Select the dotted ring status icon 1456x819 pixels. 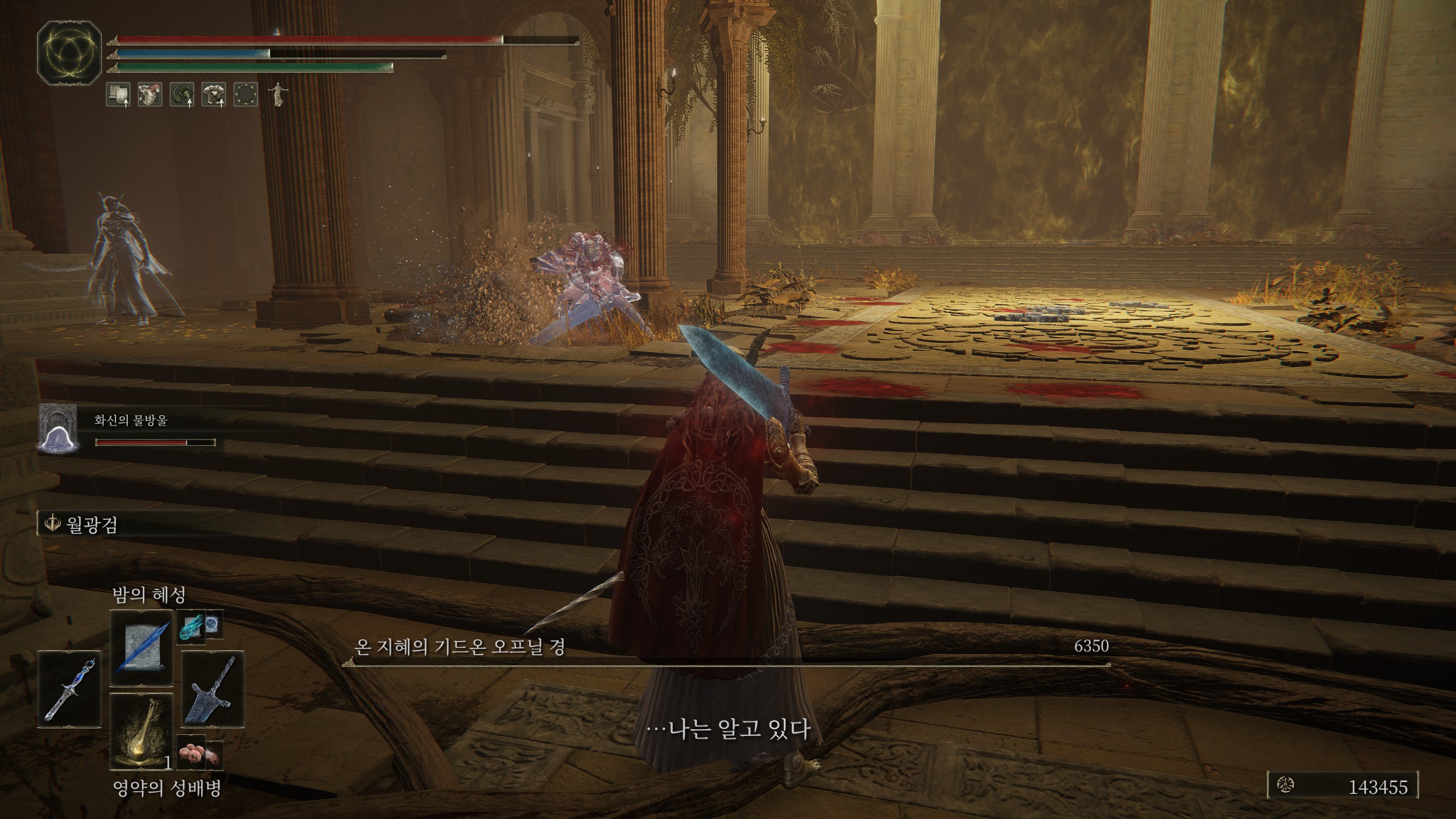tap(246, 94)
